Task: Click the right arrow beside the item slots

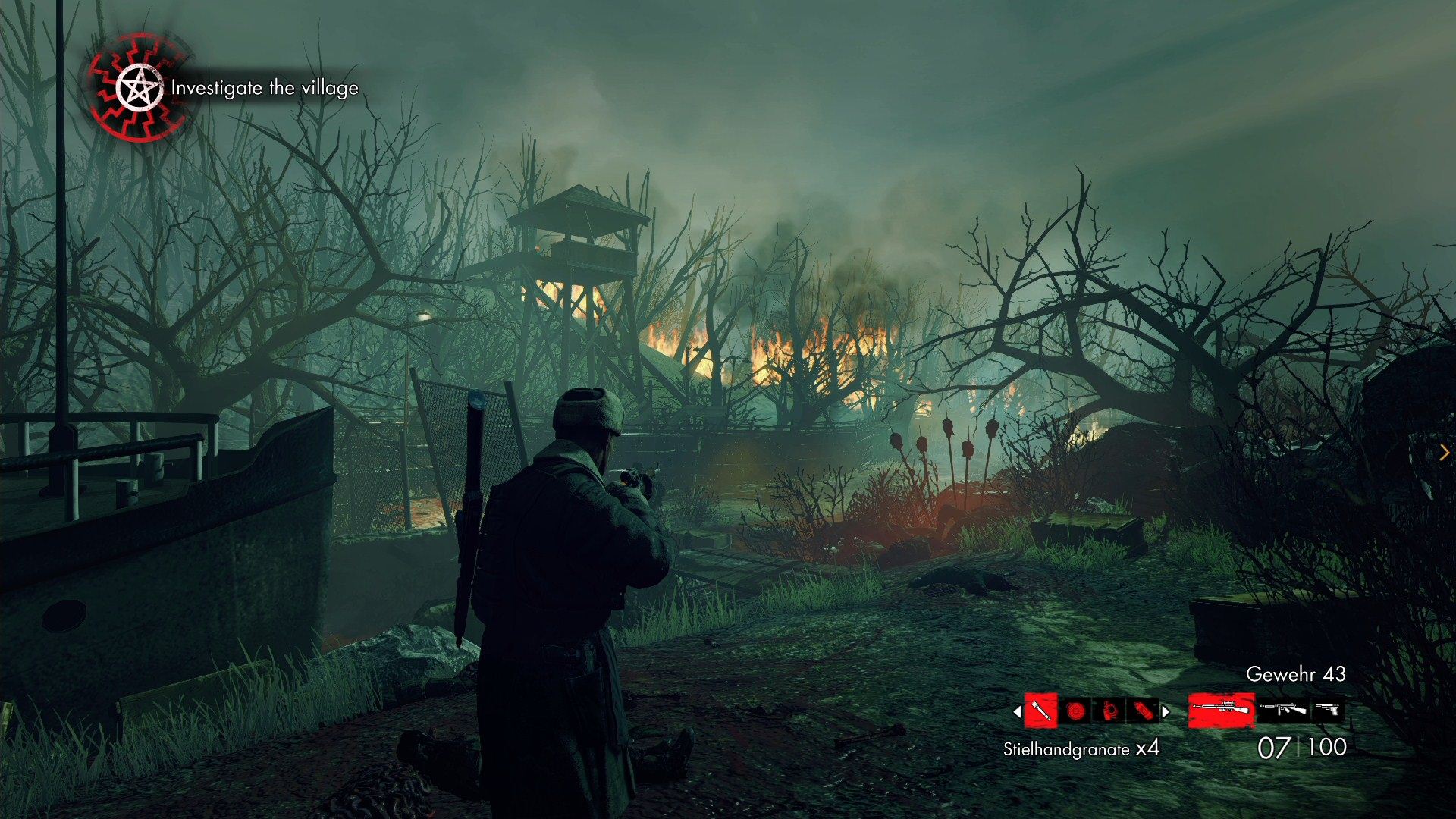Action: click(1166, 712)
